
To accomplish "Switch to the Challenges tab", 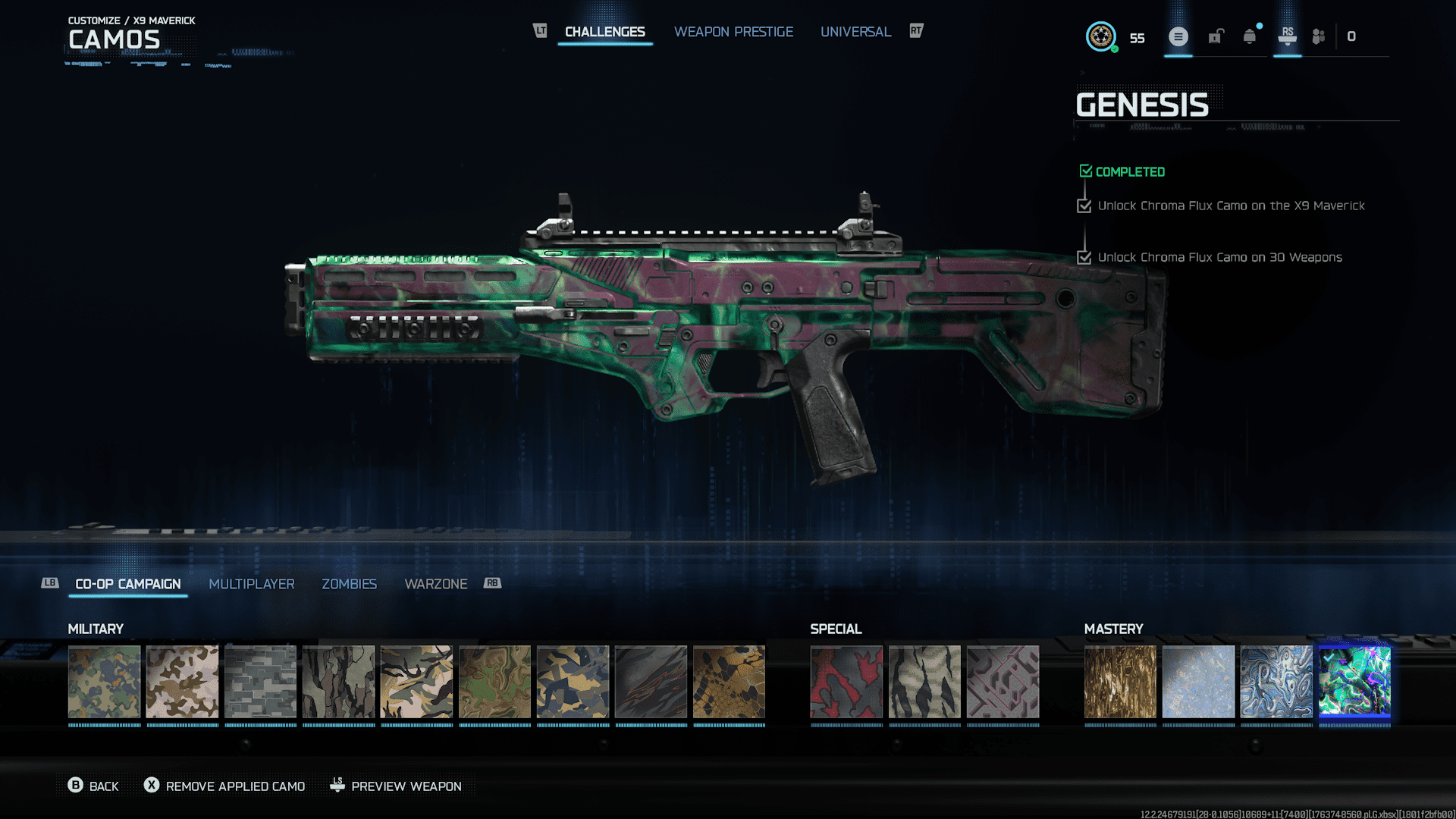I will 604,32.
